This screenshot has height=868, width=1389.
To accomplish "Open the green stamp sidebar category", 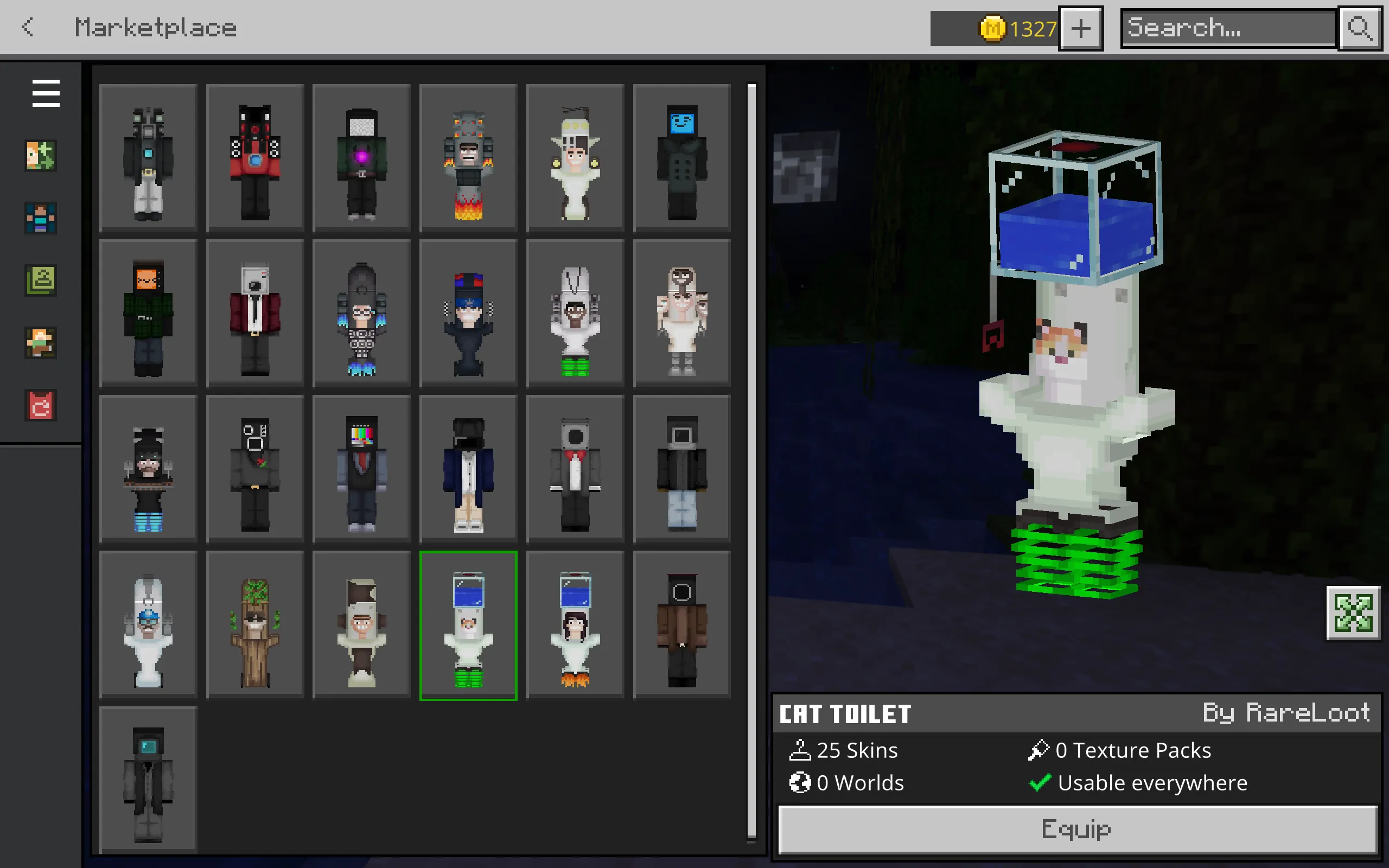I will (41, 280).
